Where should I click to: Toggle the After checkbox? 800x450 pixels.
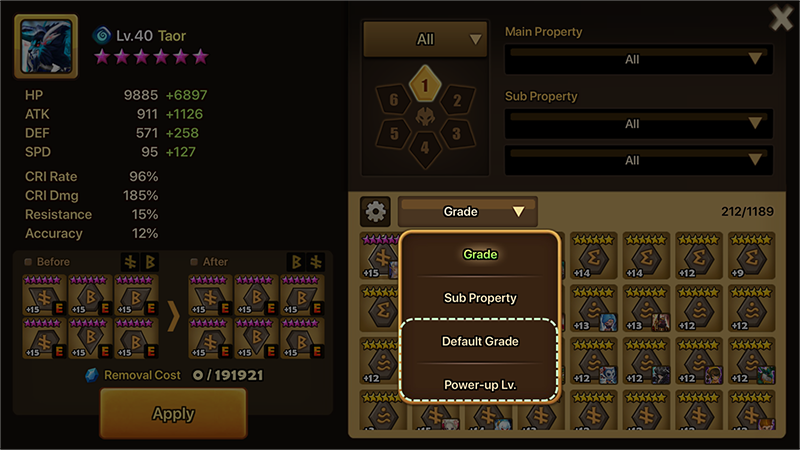194,262
